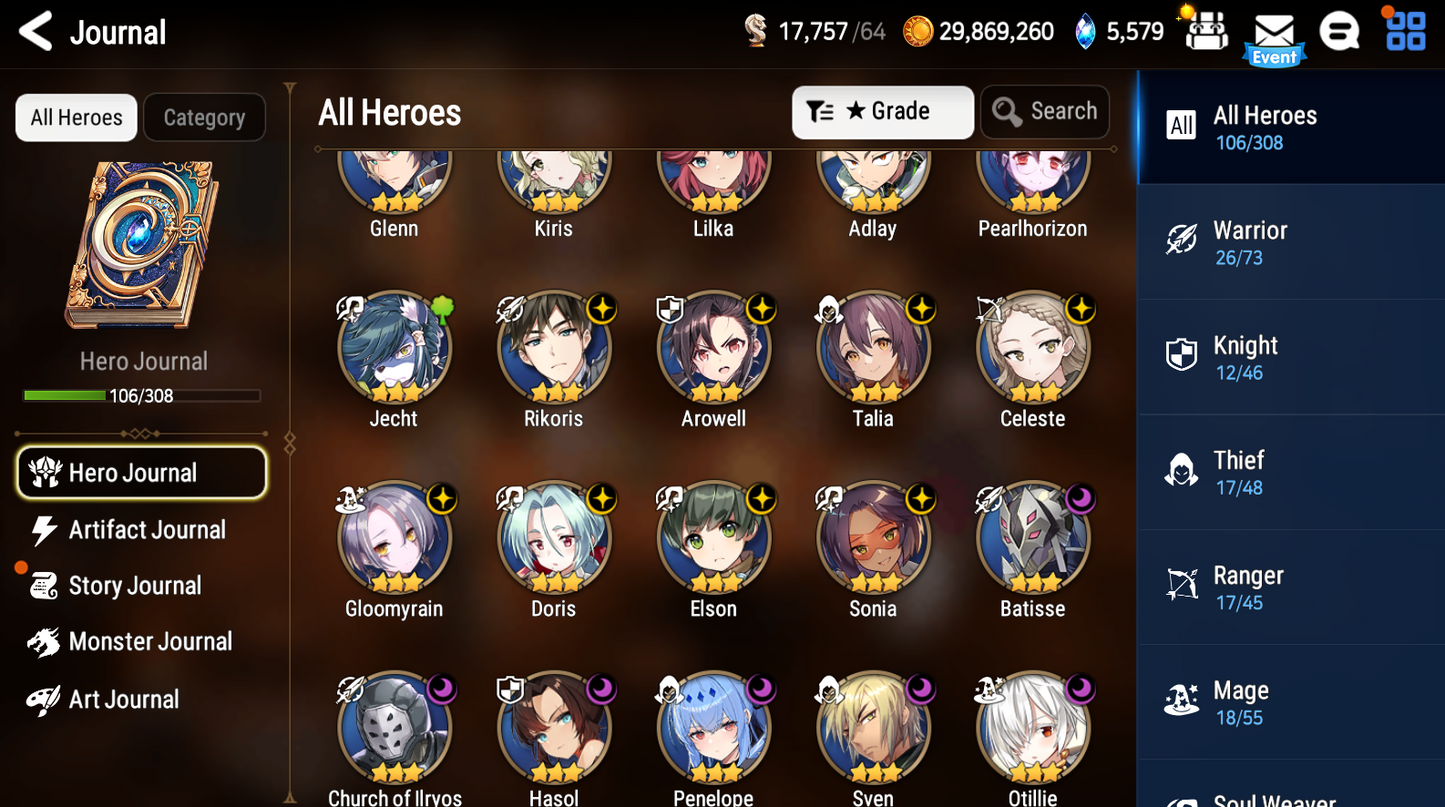This screenshot has width=1445, height=807.
Task: Open the hero Search
Action: [x=1044, y=112]
